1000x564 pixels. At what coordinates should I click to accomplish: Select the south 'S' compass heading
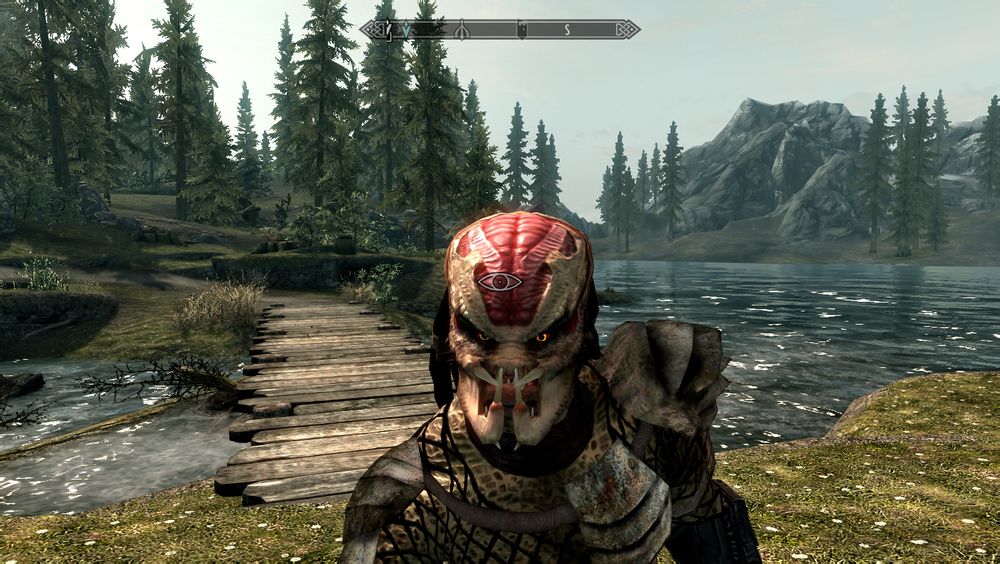click(x=567, y=30)
